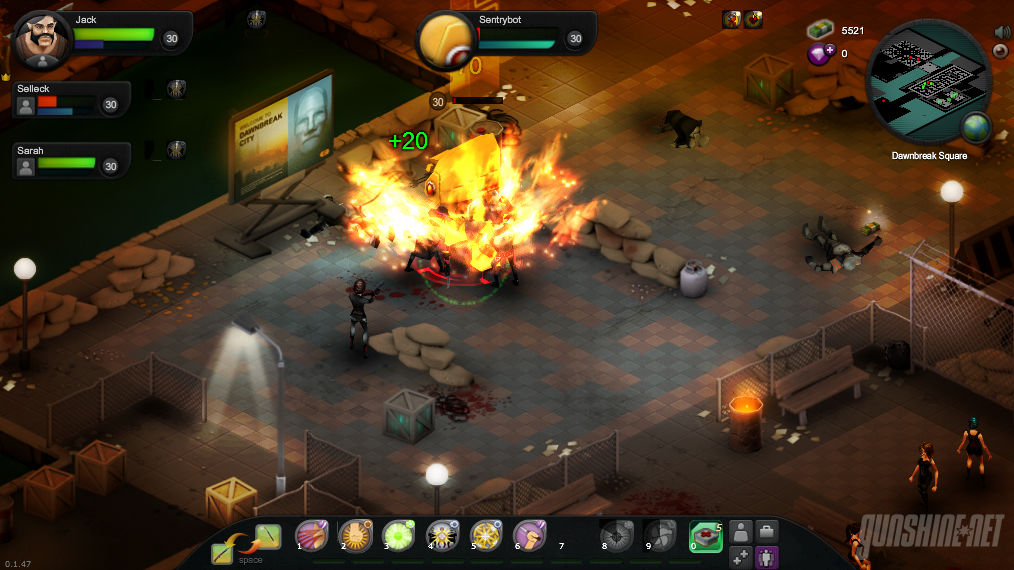This screenshot has height=570, width=1014.
Task: Add gems with the purple gem plus button
Action: coord(819,54)
